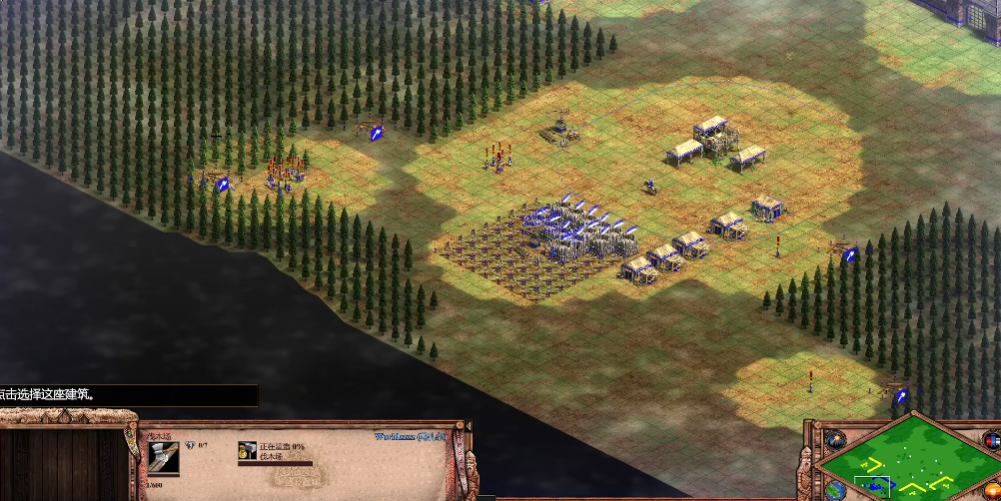The height and width of the screenshot is (501, 1001).
Task: Click the red, white and blue minimap button
Action: pyautogui.click(x=991, y=440)
